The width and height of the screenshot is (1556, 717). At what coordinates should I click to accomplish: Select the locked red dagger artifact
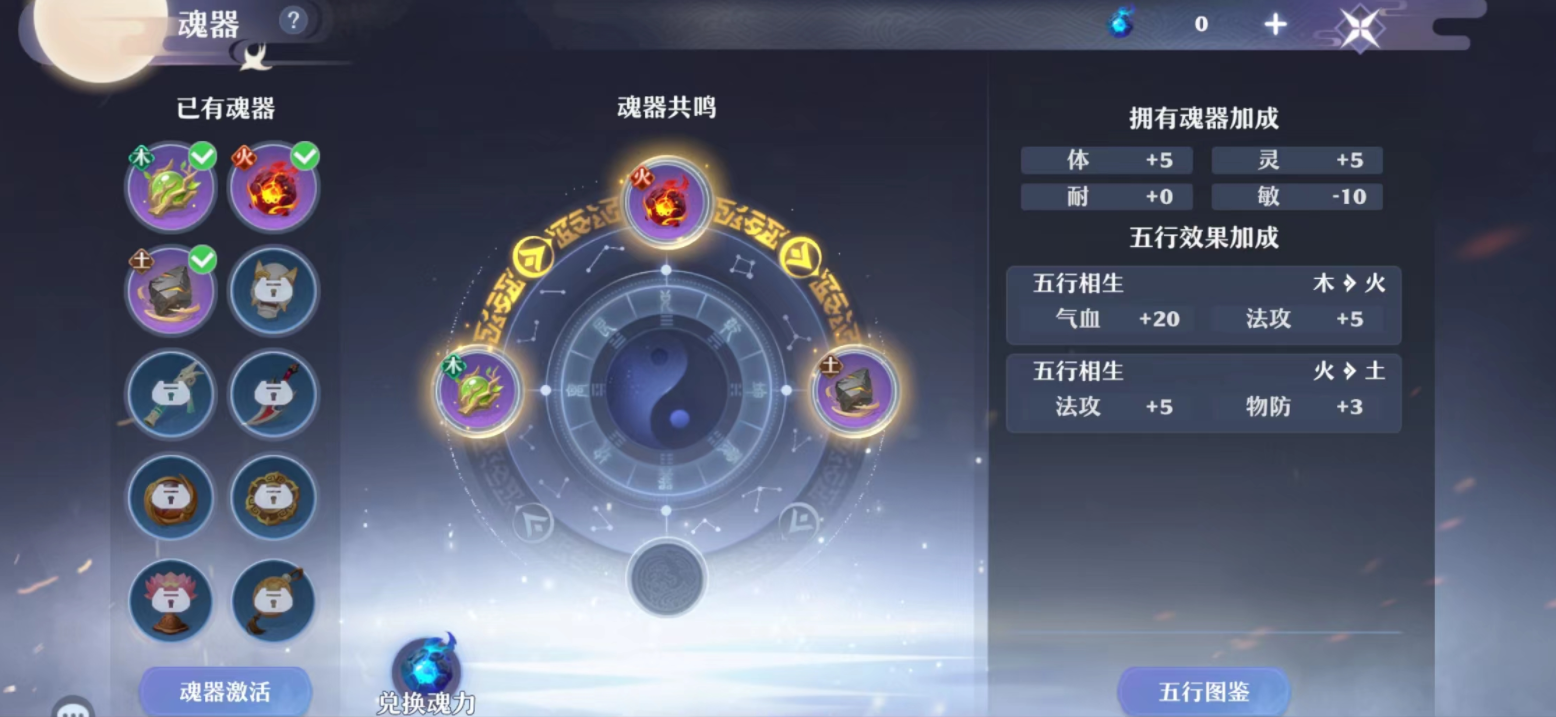(x=273, y=394)
